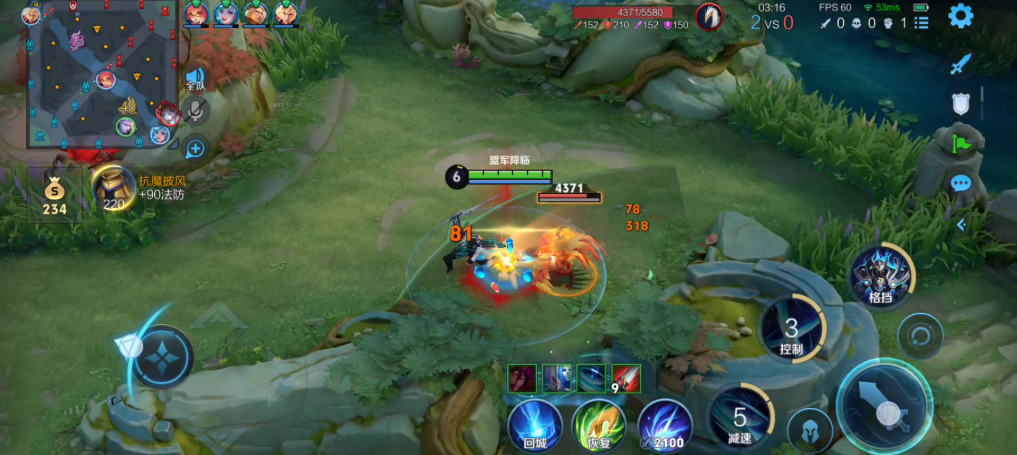Screen dimensions: 1017x455
Task: Open the gear settings menu
Action: point(961,15)
